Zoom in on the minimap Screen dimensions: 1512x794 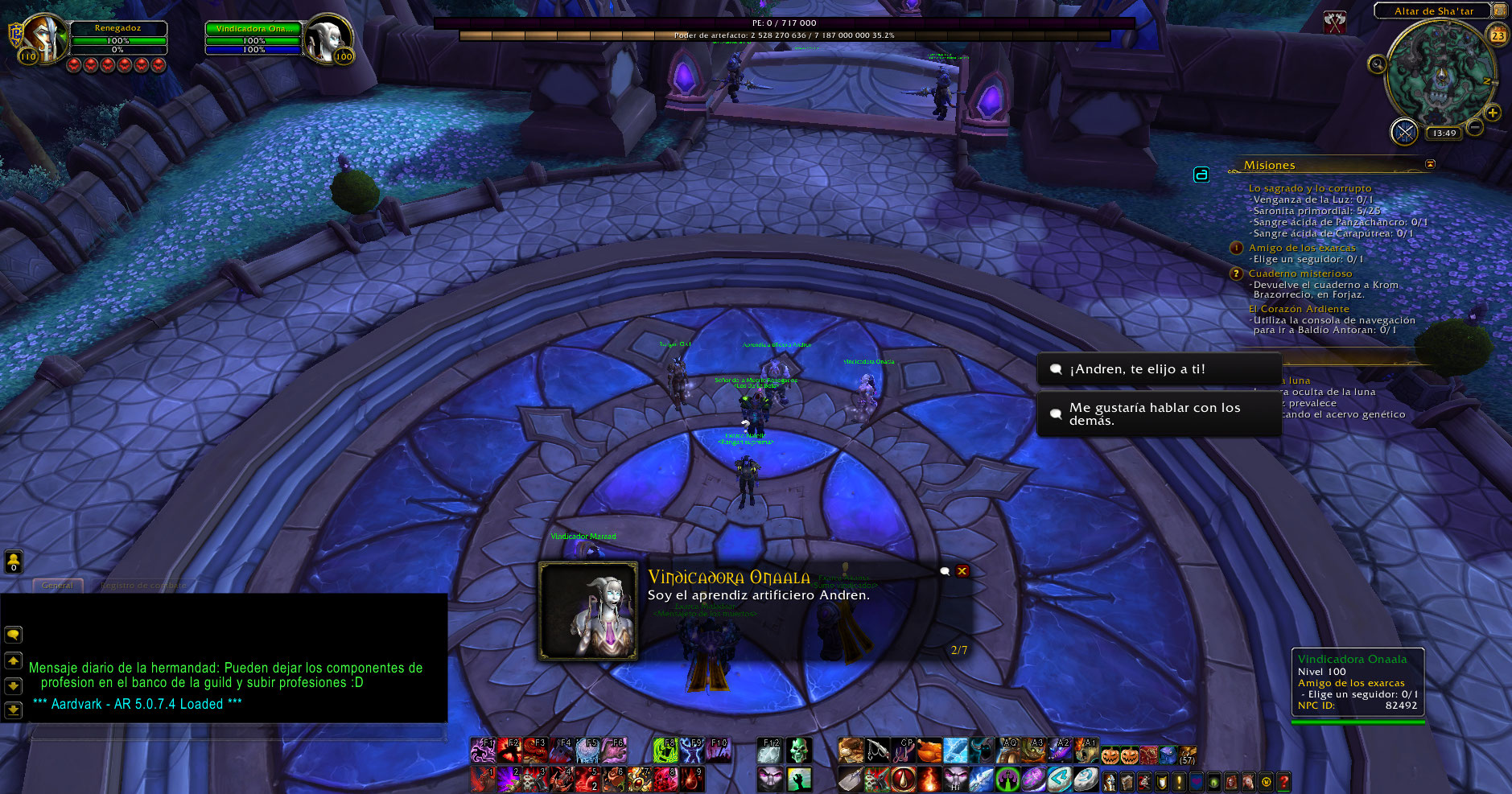pyautogui.click(x=1493, y=113)
